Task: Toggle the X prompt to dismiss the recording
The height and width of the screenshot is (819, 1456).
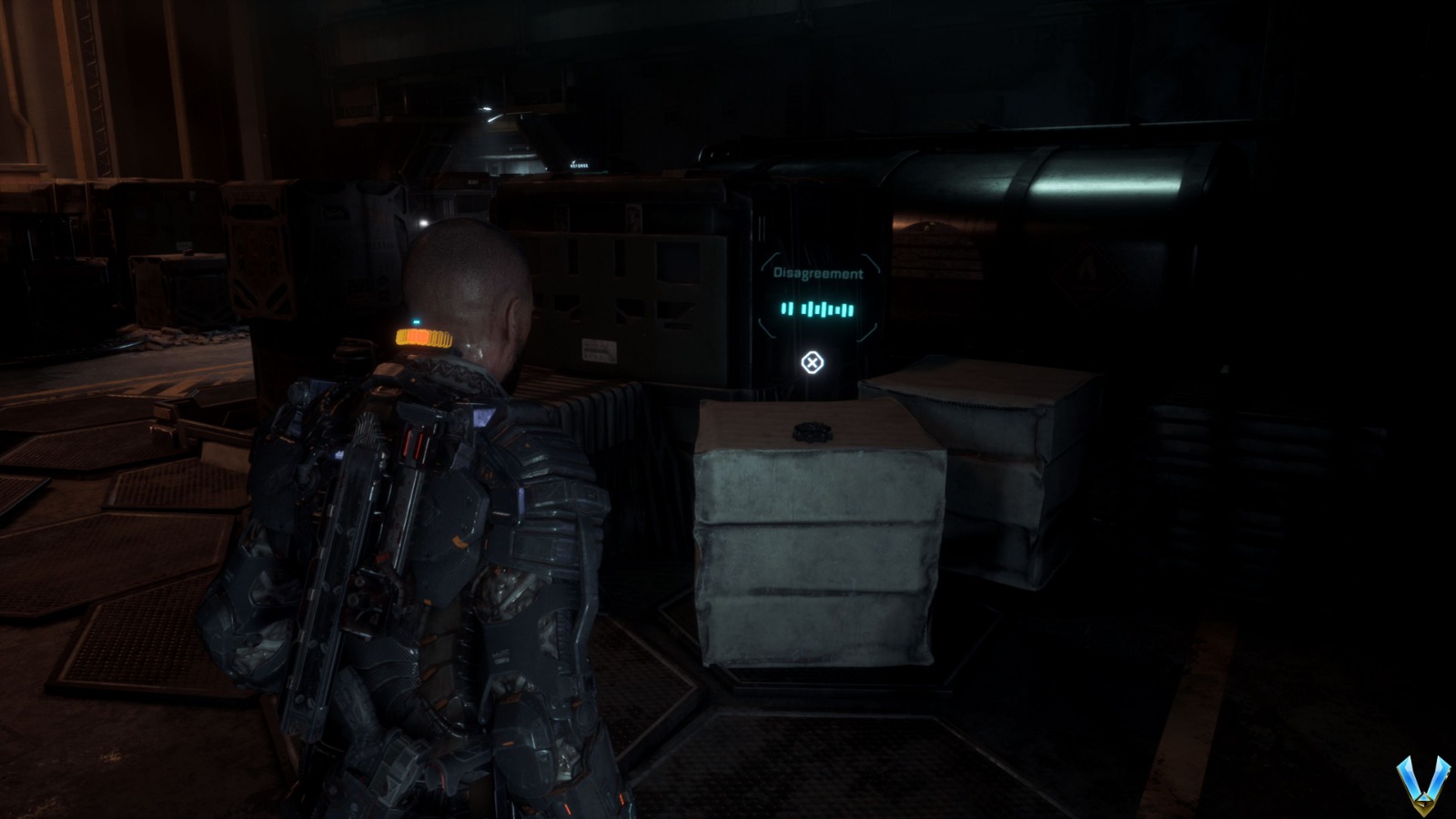Action: [812, 362]
